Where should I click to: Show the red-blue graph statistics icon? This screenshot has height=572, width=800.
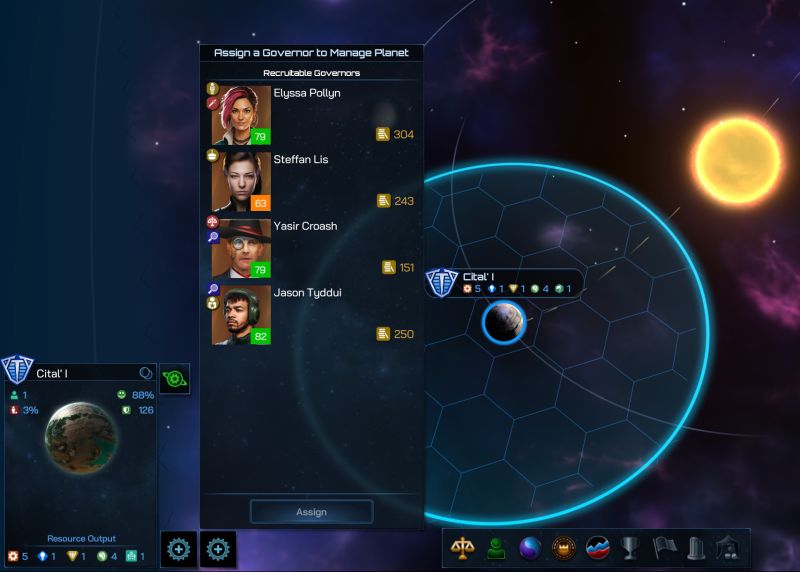597,548
